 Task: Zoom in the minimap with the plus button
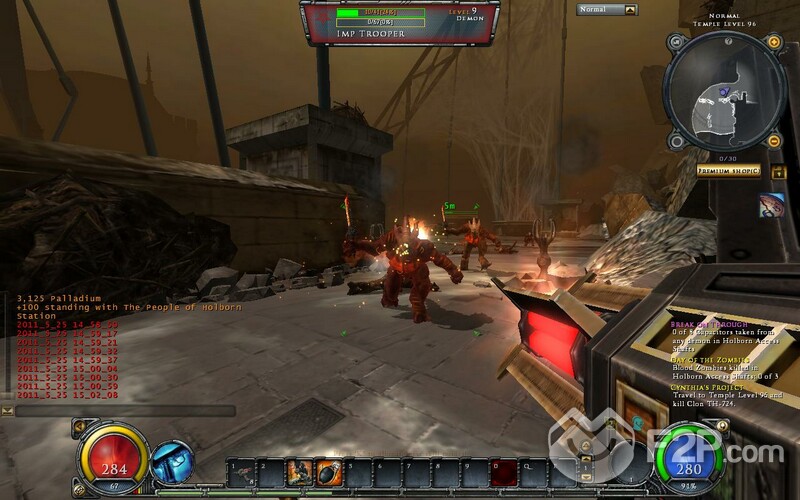[773, 42]
